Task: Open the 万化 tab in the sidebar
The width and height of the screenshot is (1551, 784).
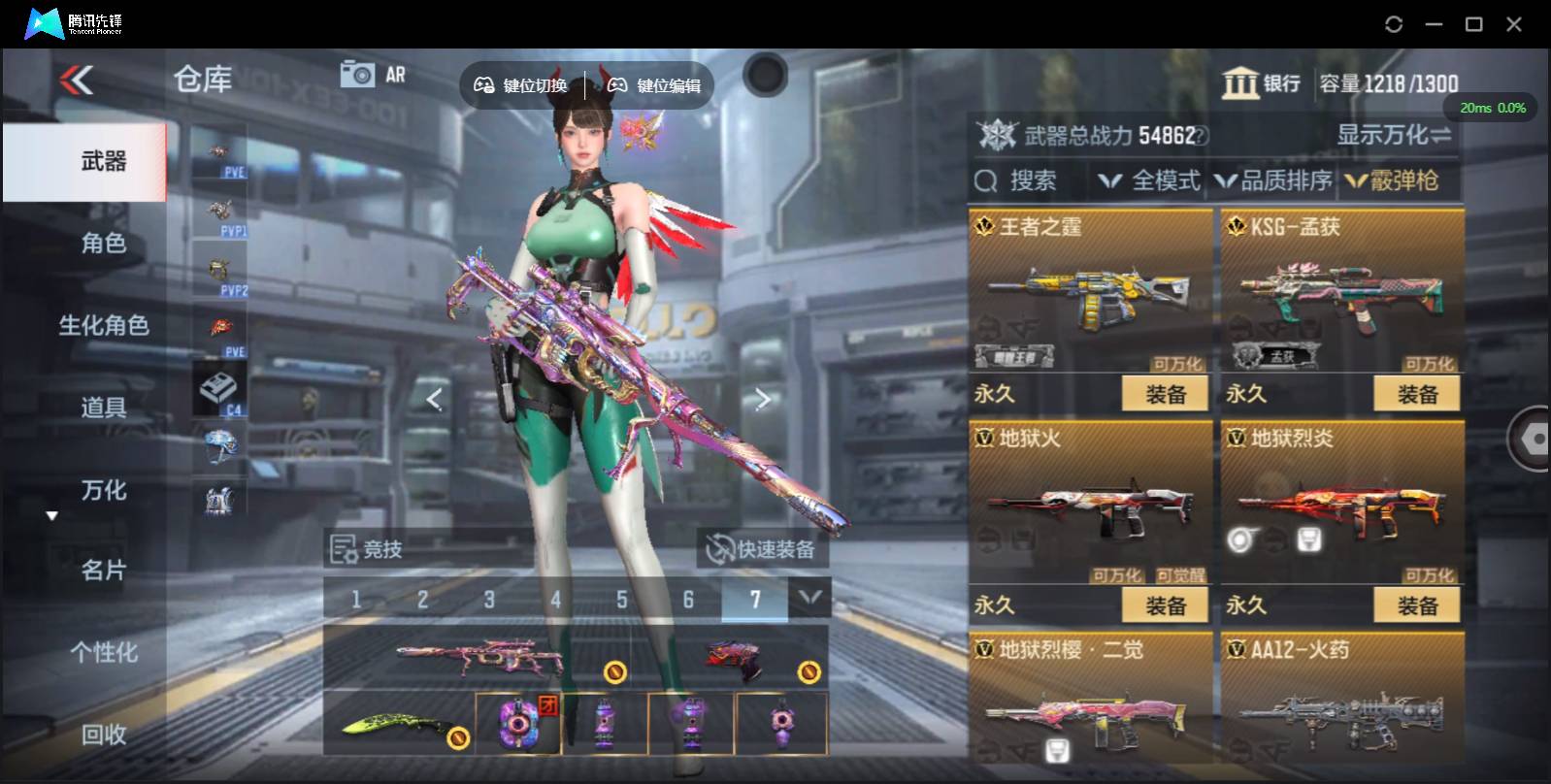Action: point(104,492)
